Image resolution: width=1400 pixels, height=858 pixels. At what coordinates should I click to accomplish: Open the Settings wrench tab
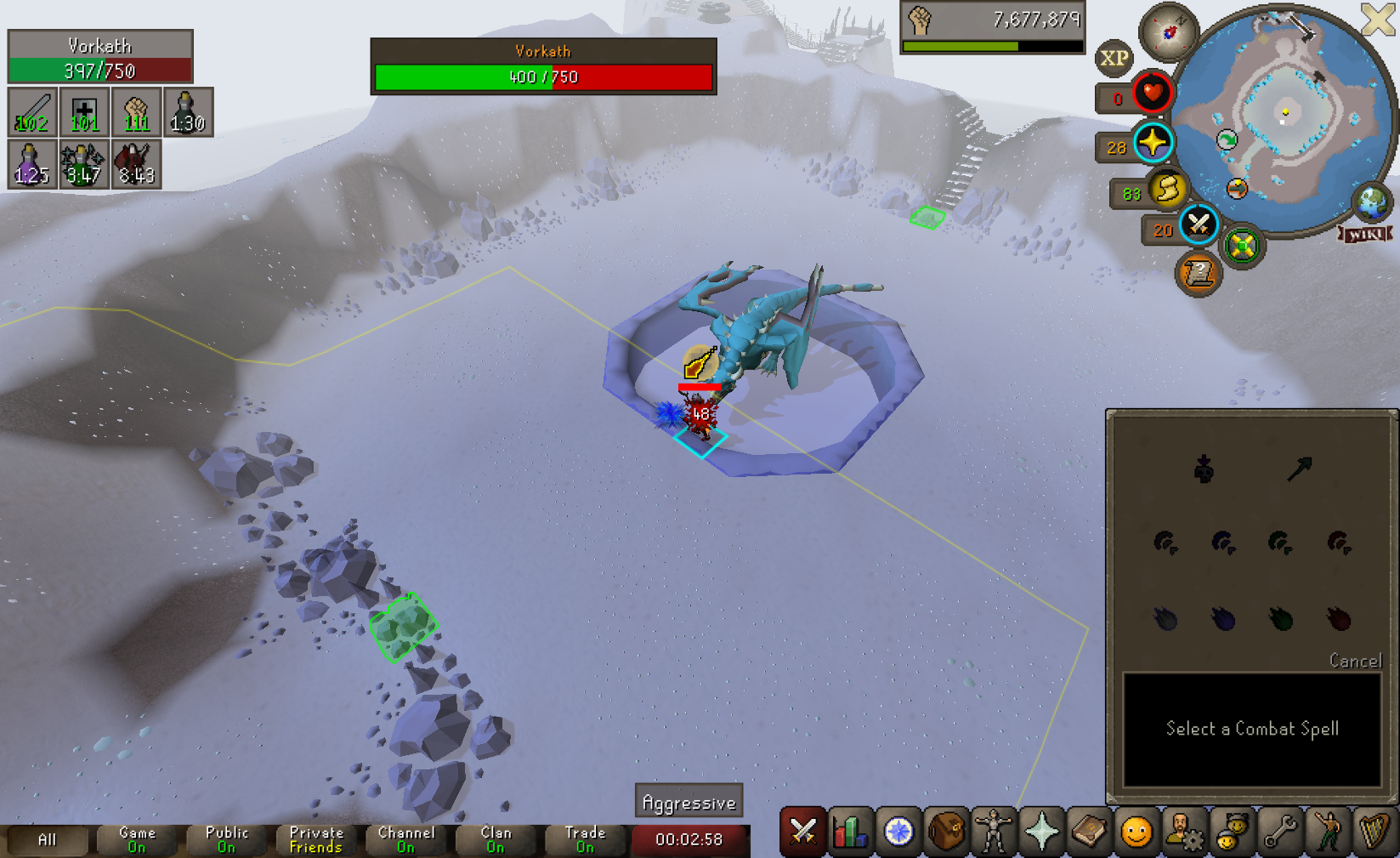click(1279, 832)
